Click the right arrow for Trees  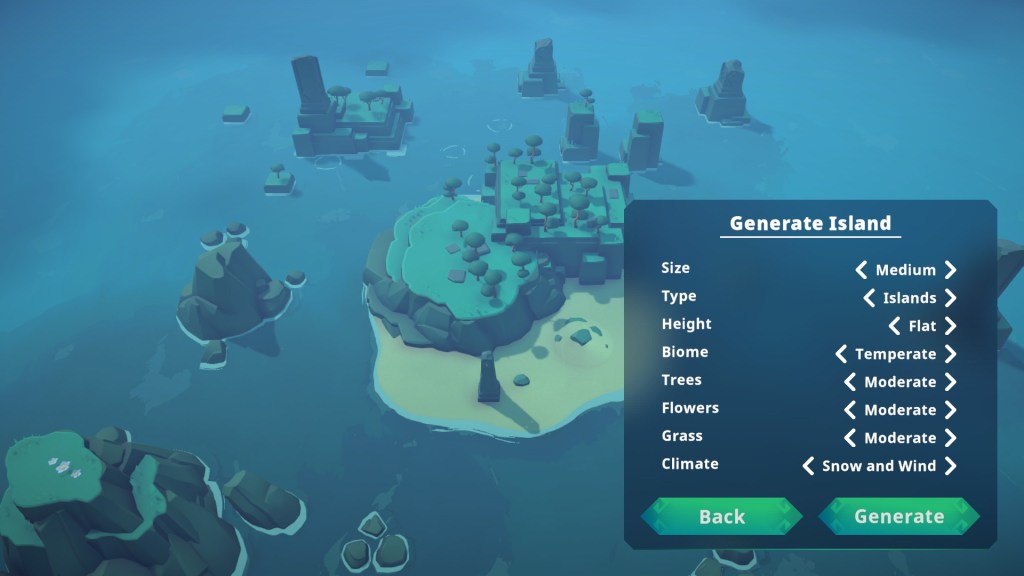coord(951,382)
